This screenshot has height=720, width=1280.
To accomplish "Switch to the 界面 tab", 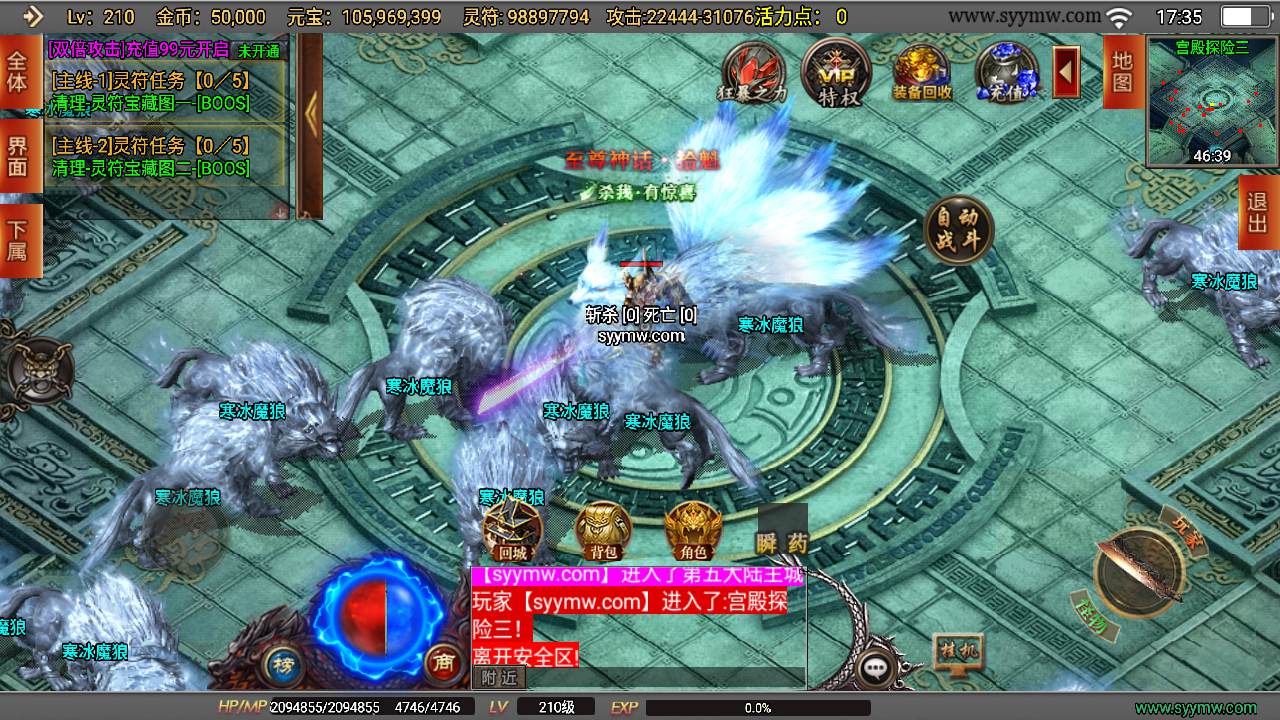I will [17, 157].
